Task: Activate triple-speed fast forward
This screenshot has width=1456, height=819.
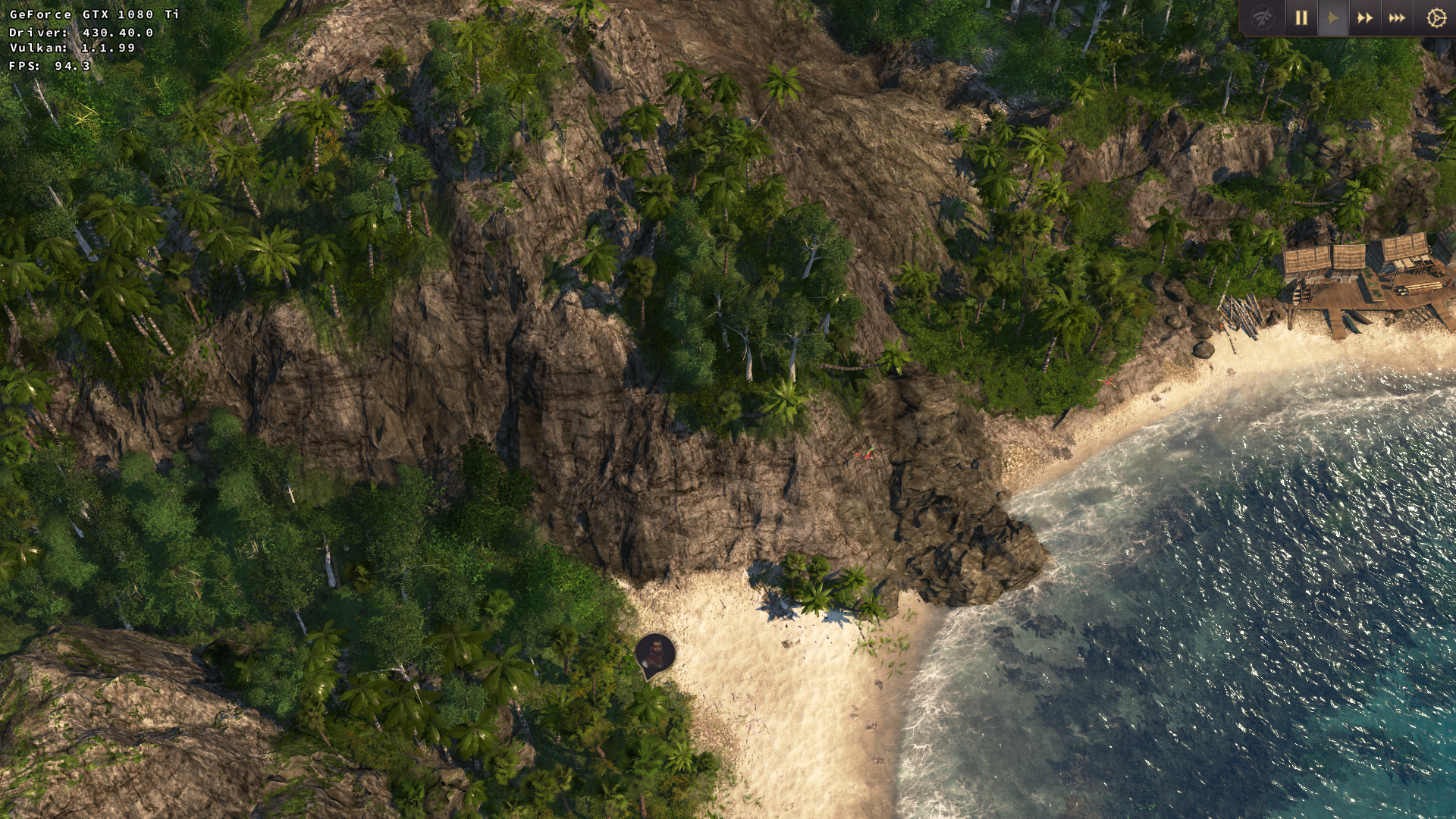Action: point(1396,17)
